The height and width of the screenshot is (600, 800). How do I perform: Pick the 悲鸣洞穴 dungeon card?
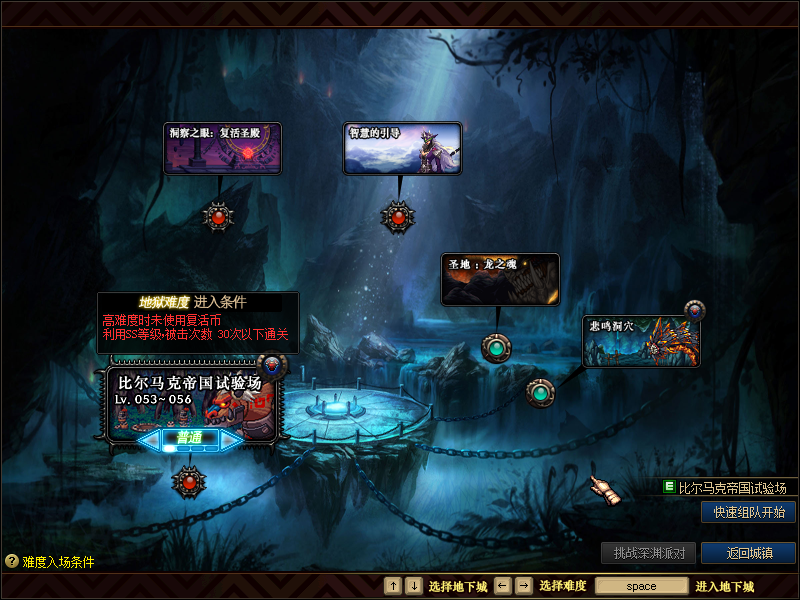641,341
